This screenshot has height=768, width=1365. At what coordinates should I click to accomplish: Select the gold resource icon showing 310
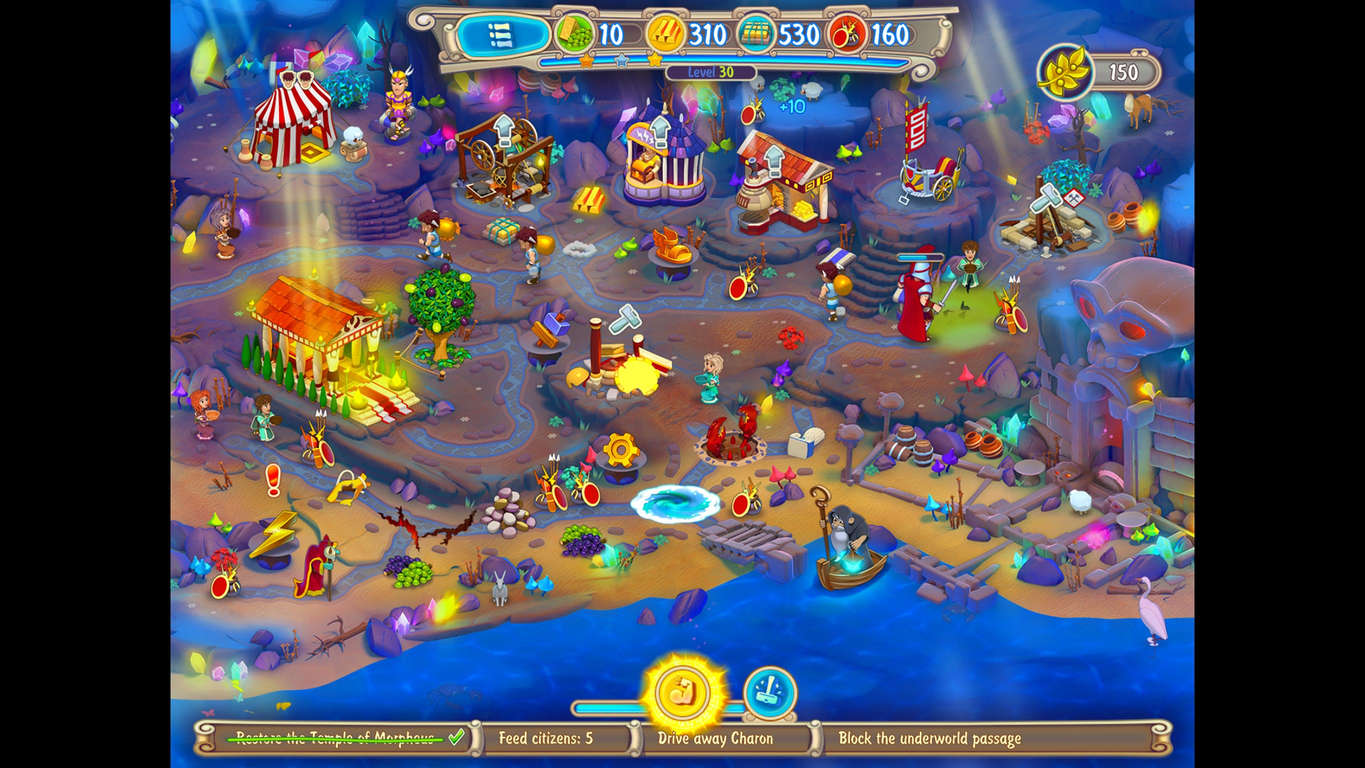click(665, 33)
